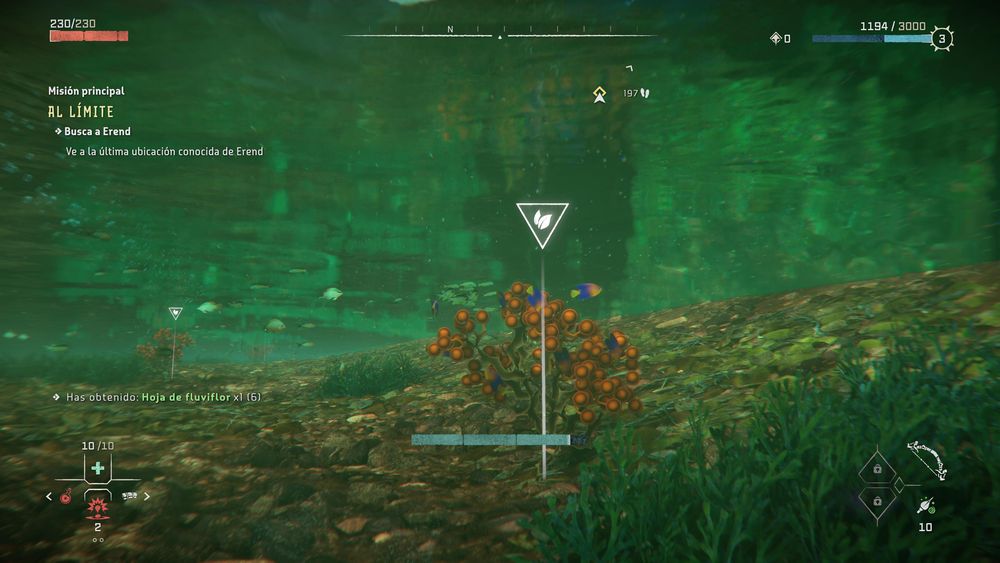
Task: Click the skill points diamond icon
Action: point(775,39)
